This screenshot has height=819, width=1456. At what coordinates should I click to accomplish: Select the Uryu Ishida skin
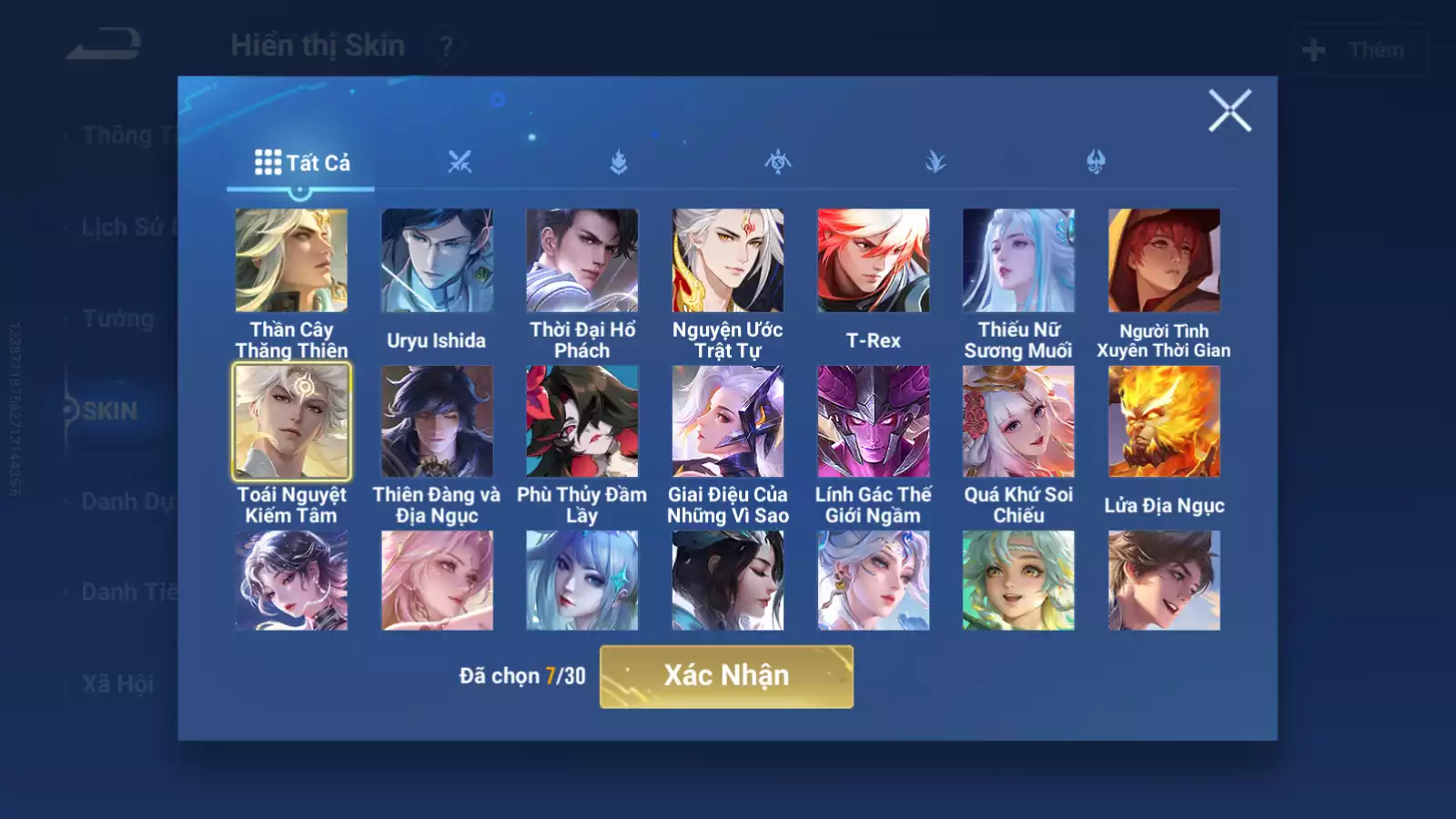click(x=437, y=261)
